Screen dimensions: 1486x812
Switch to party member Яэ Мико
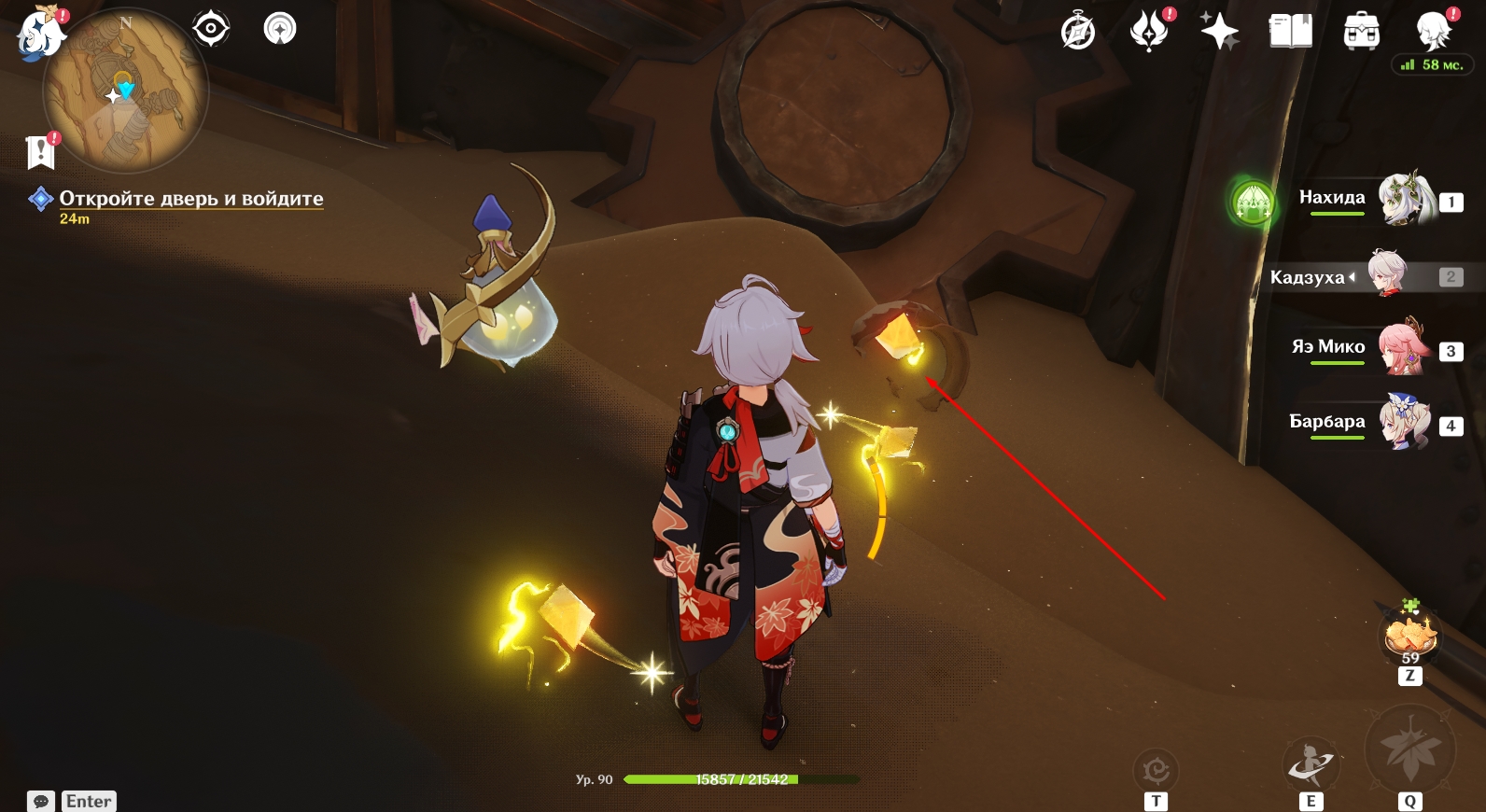[1405, 348]
